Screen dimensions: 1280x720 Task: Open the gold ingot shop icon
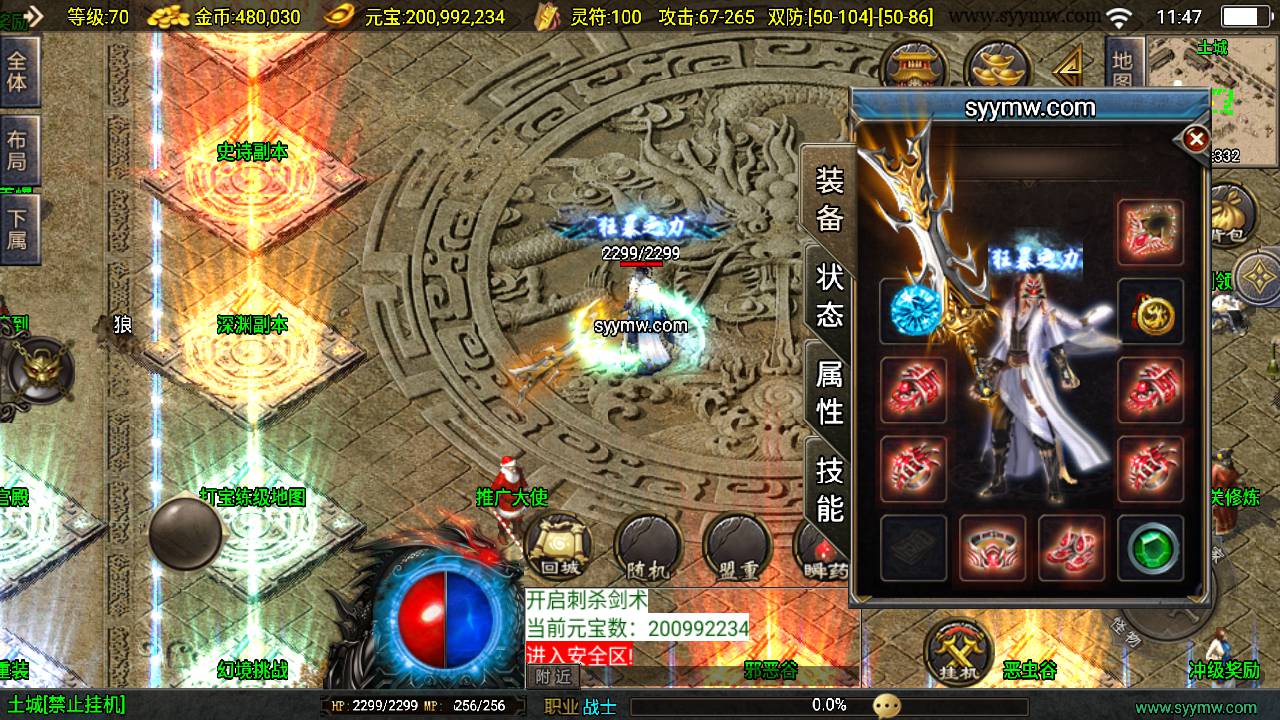(998, 67)
